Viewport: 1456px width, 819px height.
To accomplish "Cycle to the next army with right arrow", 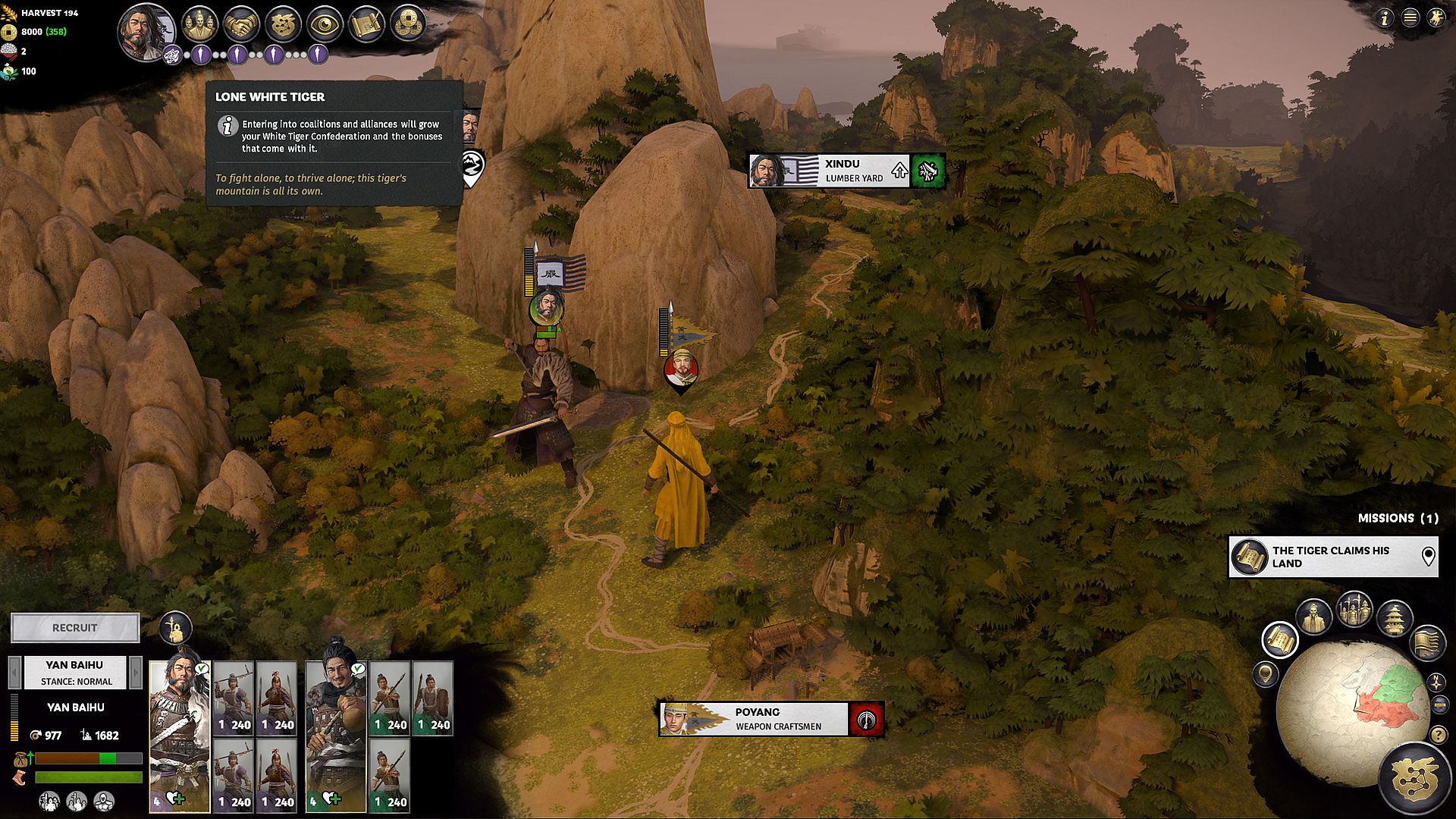I will point(136,672).
